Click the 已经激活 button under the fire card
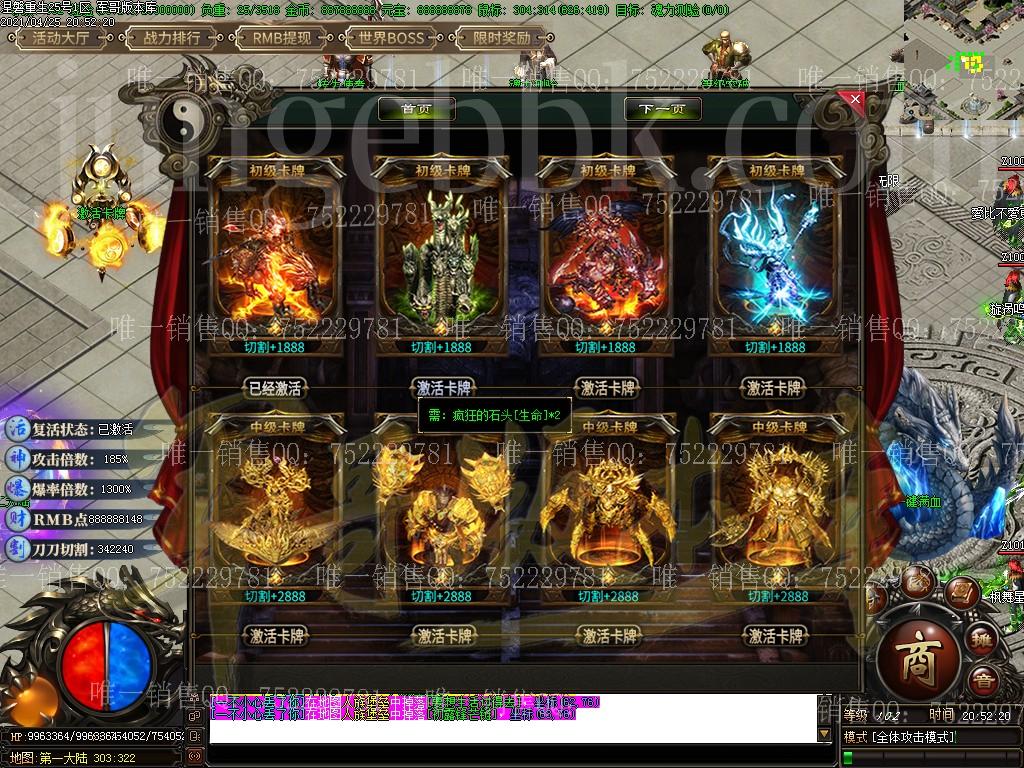Image resolution: width=1024 pixels, height=768 pixels. tap(274, 388)
